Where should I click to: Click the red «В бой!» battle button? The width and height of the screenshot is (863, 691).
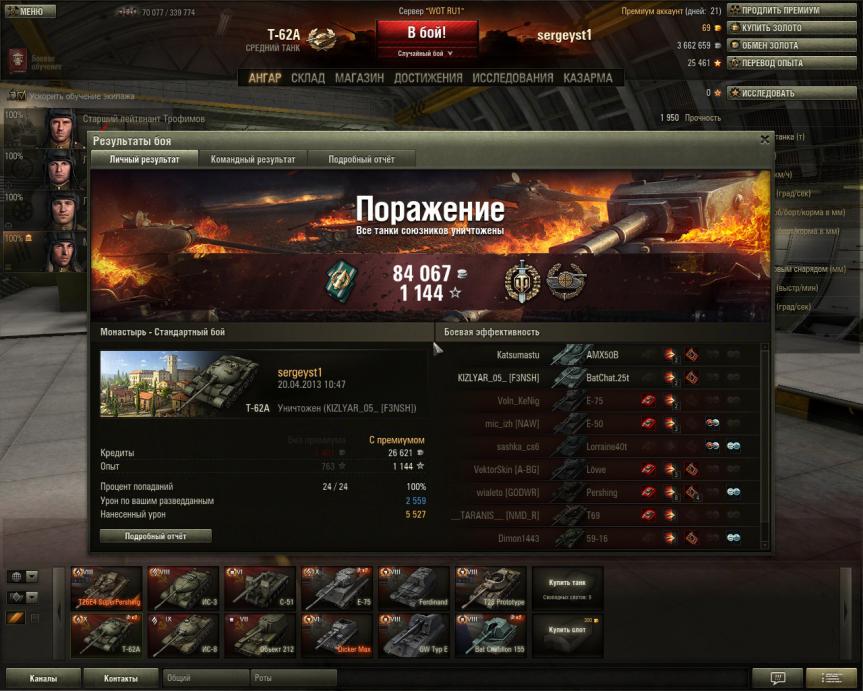(x=427, y=35)
